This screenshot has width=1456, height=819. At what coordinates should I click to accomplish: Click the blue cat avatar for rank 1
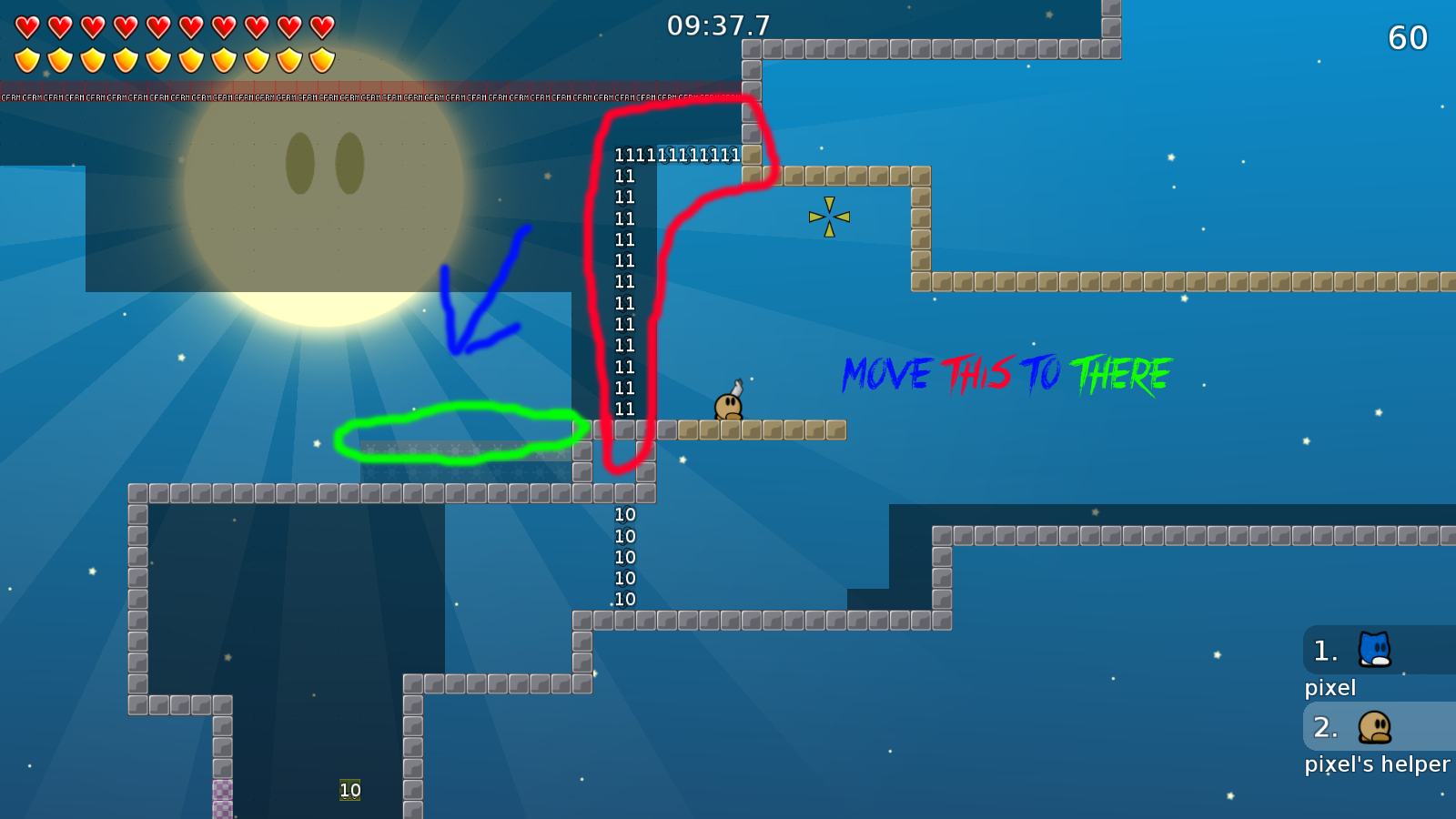[x=1374, y=650]
